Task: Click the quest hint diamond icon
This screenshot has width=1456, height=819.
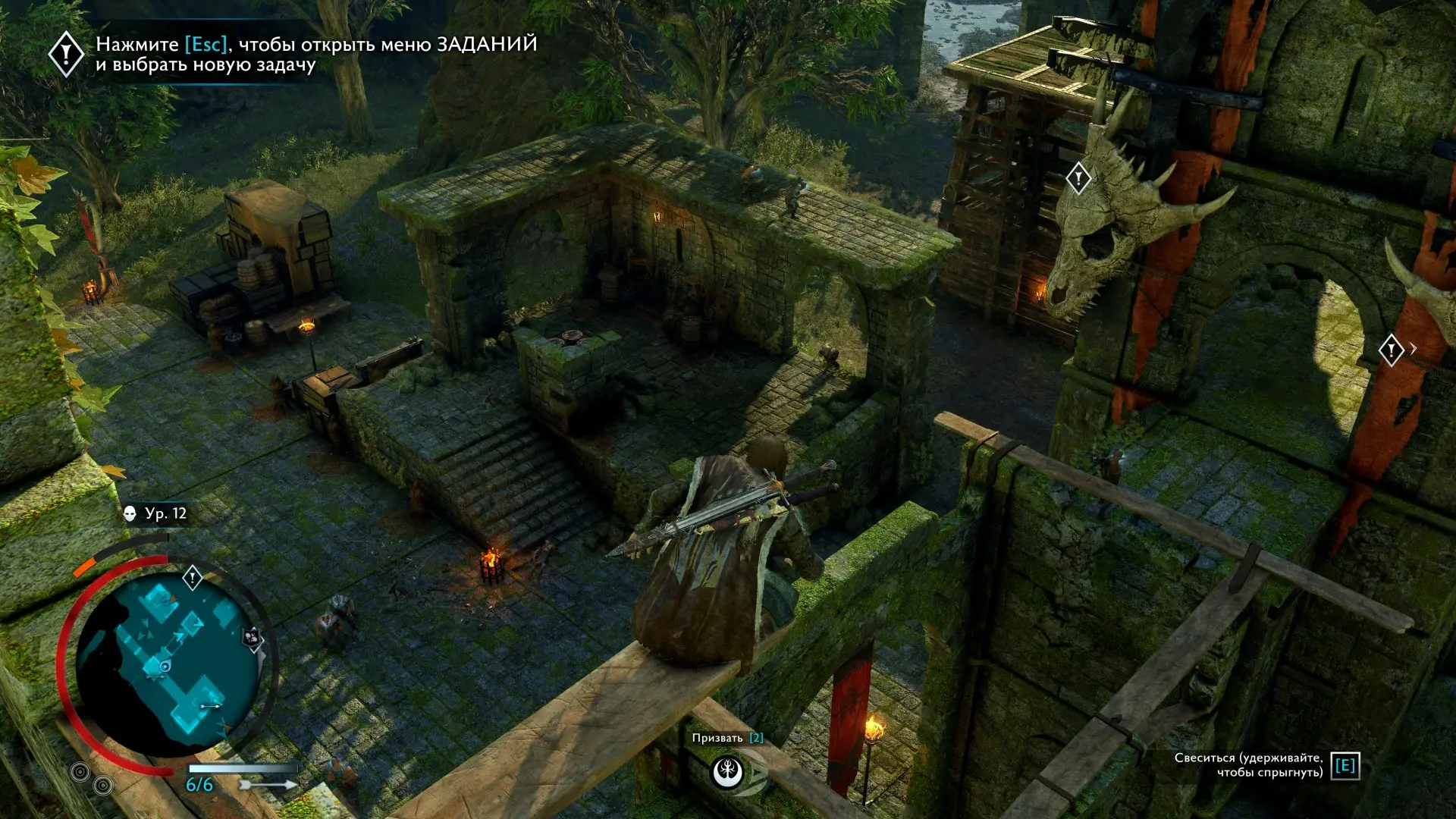Action: pyautogui.click(x=66, y=54)
